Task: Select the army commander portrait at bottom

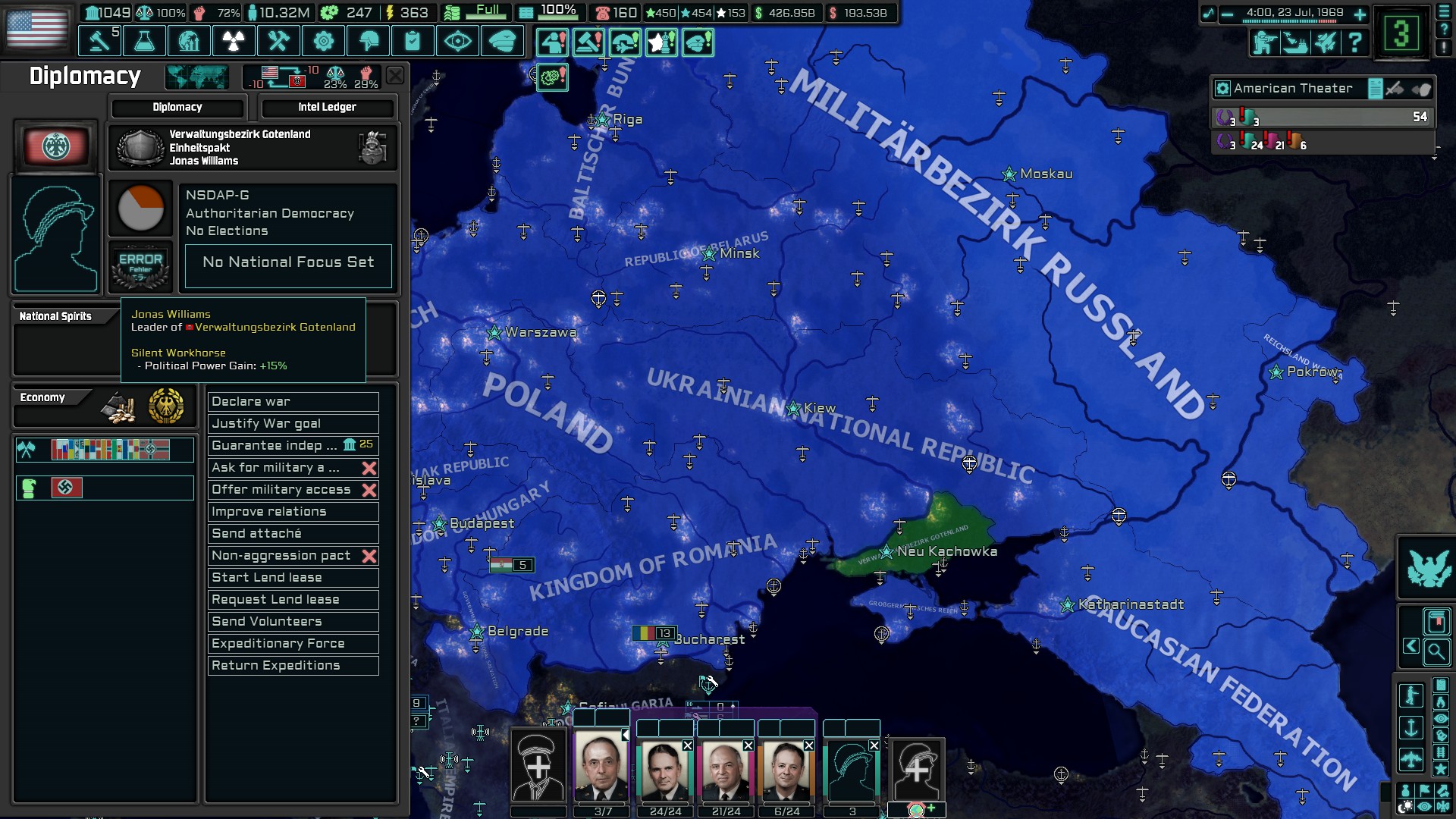Action: point(603,766)
